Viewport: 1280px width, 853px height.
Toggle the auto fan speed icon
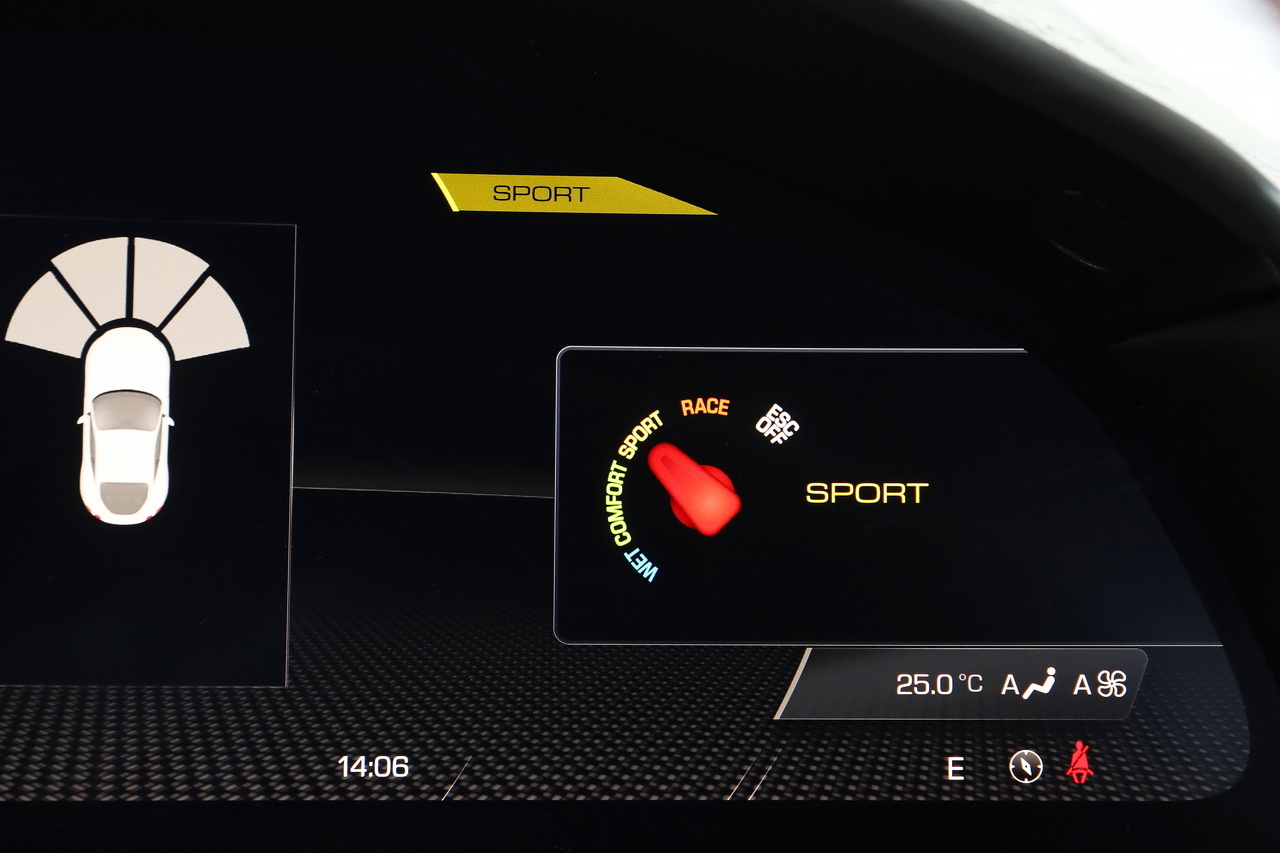click(1101, 684)
